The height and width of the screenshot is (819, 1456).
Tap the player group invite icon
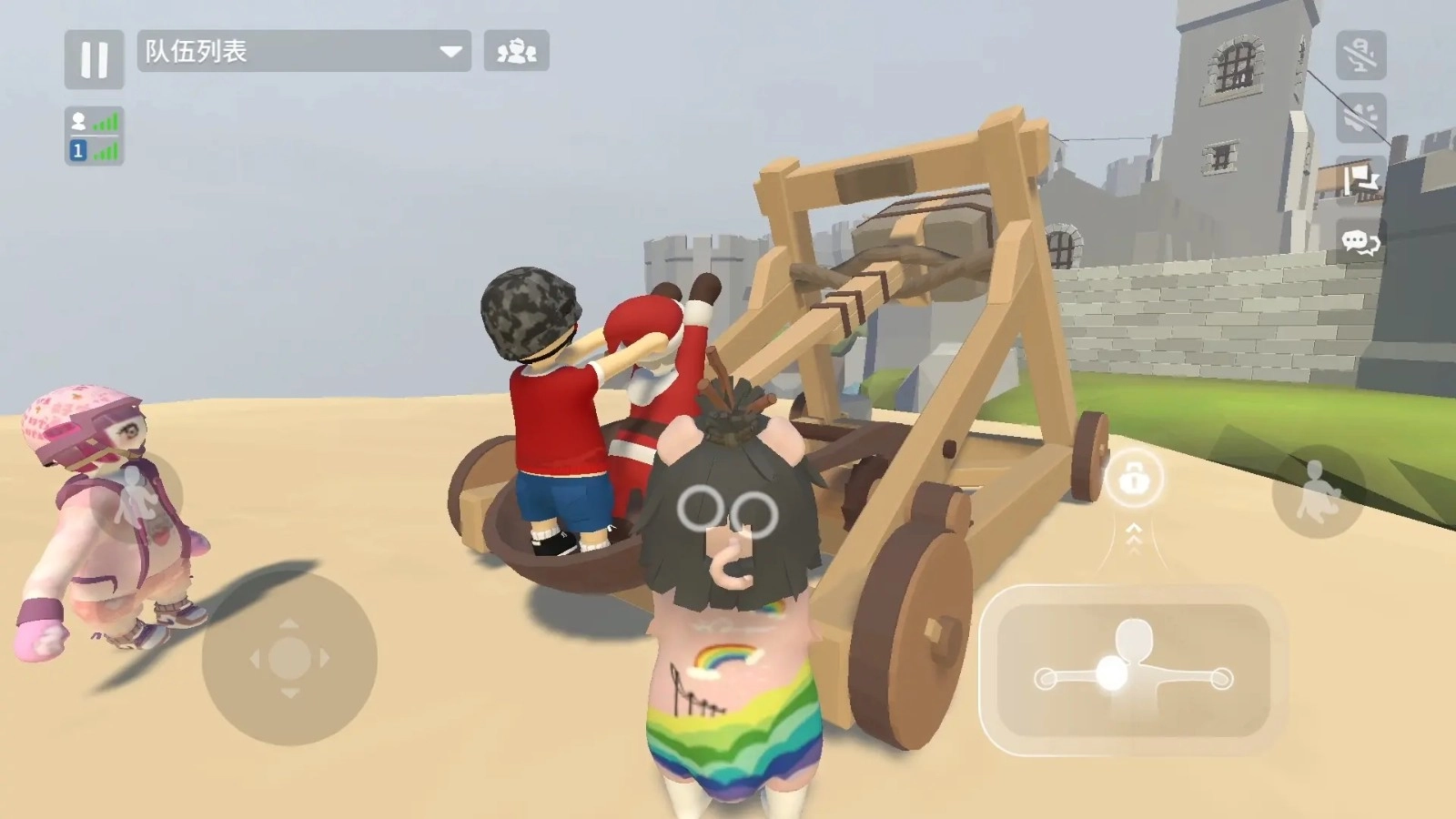point(516,52)
